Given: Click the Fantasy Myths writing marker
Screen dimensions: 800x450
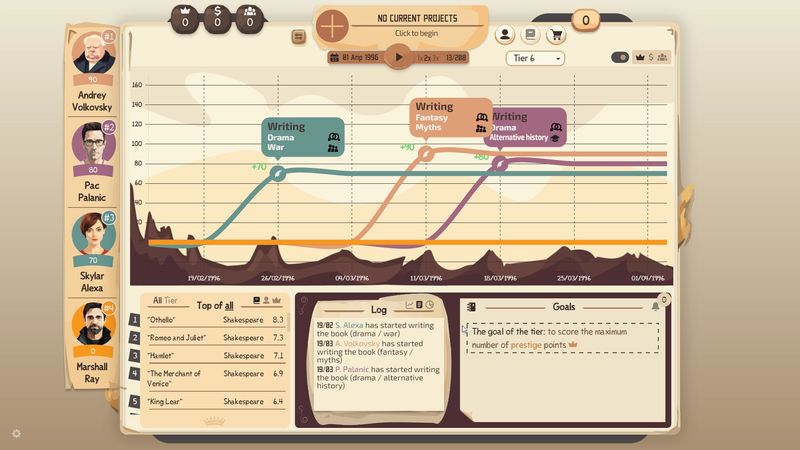Looking at the screenshot, I should pos(425,154).
